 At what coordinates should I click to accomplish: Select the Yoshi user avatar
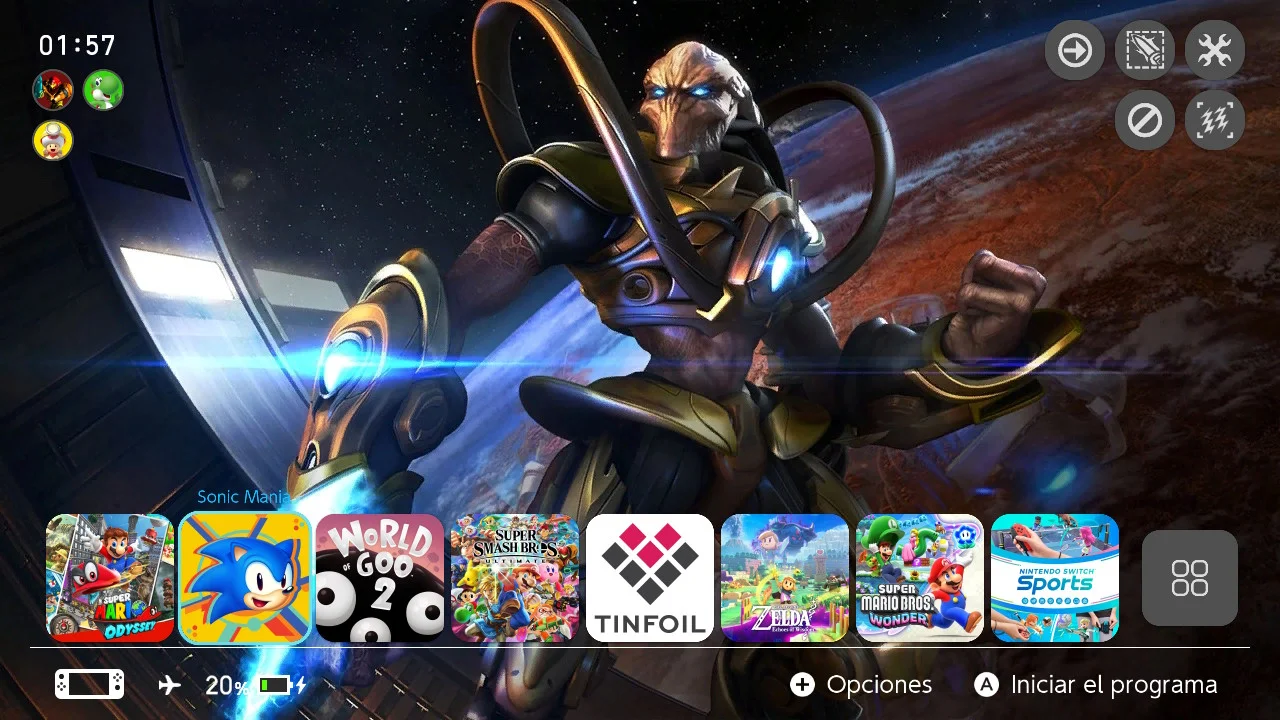click(x=104, y=90)
